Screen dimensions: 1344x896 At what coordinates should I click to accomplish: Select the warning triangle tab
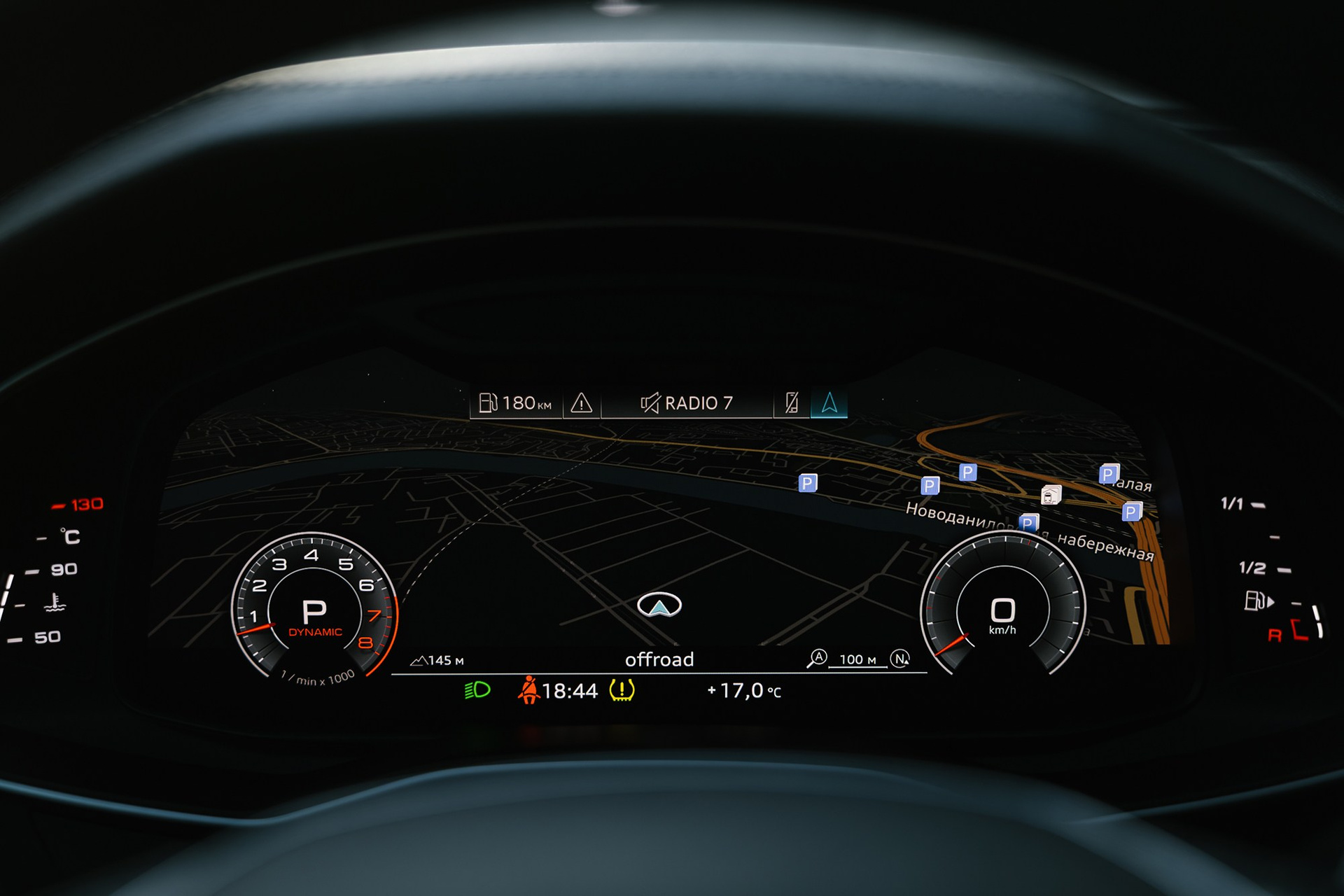point(582,403)
